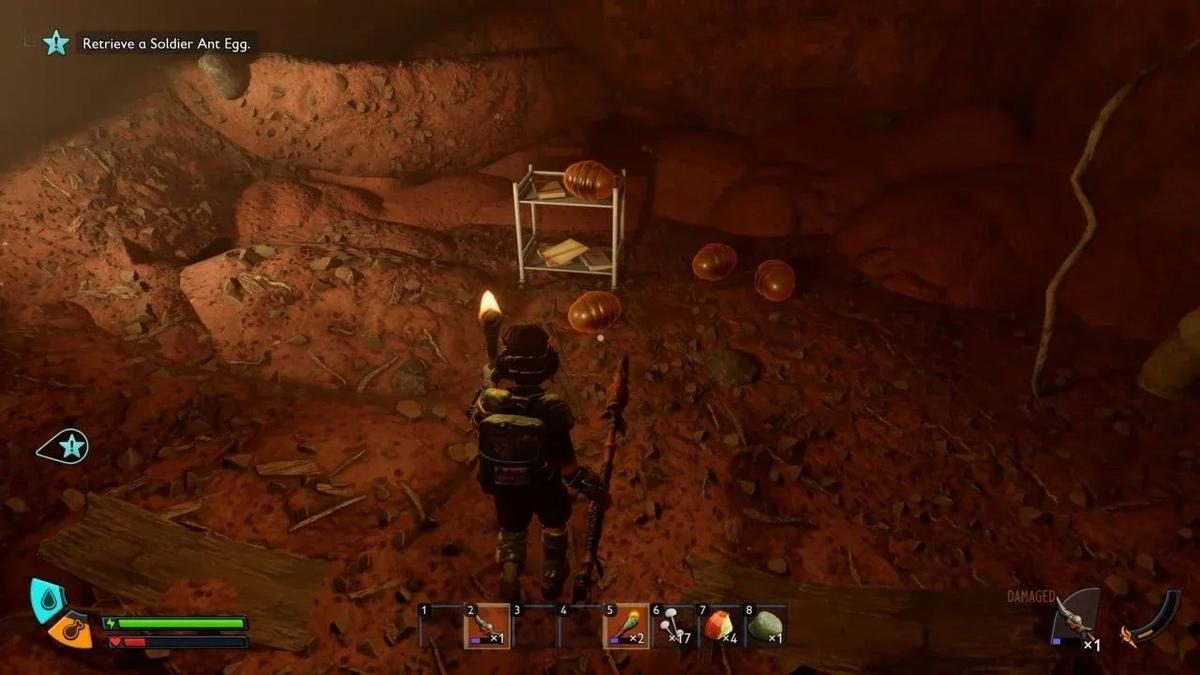Viewport: 1200px width, 675px height.
Task: Click the Soldier Ant Egg quest objective
Action: tap(169, 43)
